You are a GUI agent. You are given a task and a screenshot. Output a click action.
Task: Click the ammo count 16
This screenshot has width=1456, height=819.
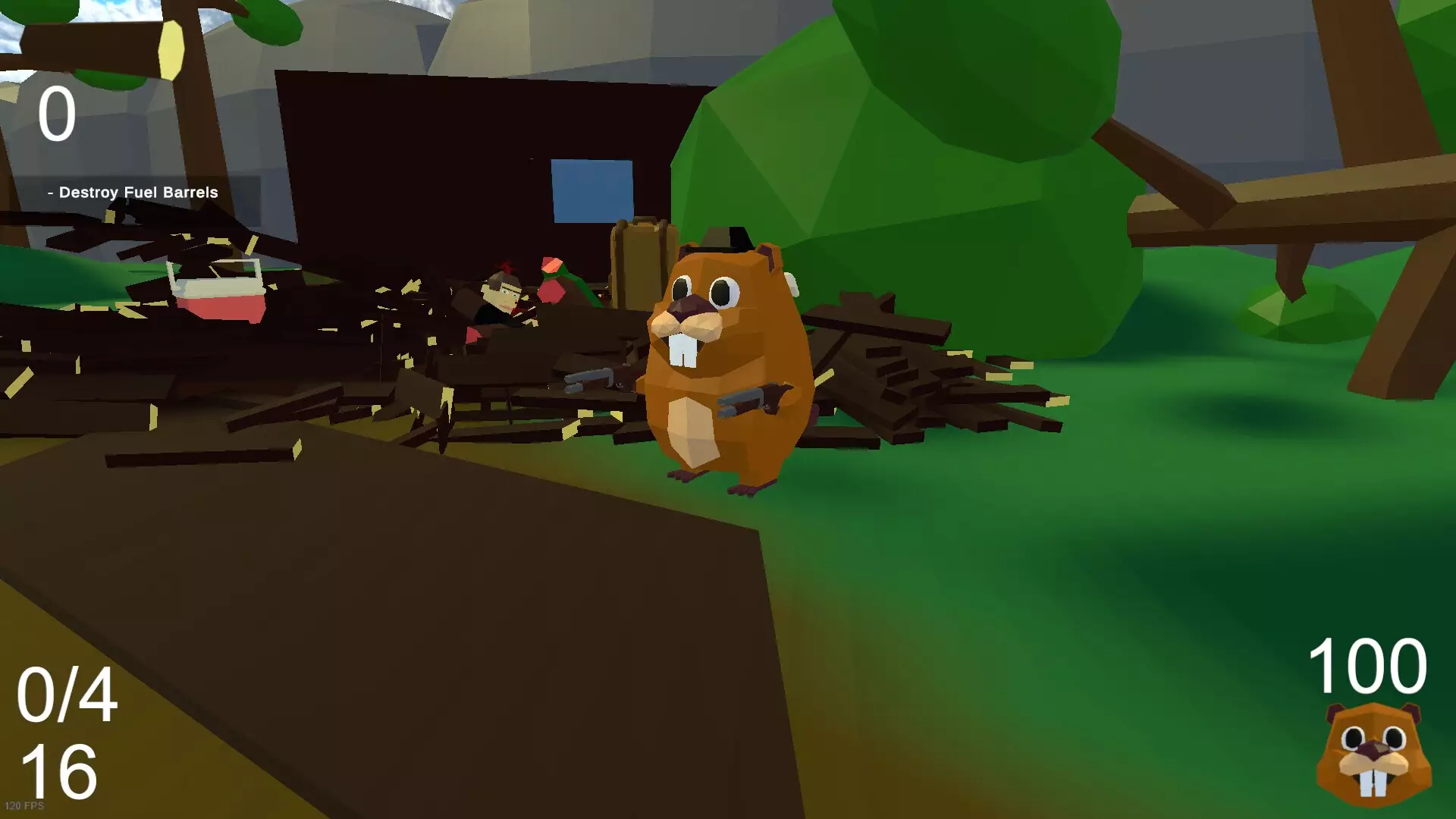tap(61, 773)
